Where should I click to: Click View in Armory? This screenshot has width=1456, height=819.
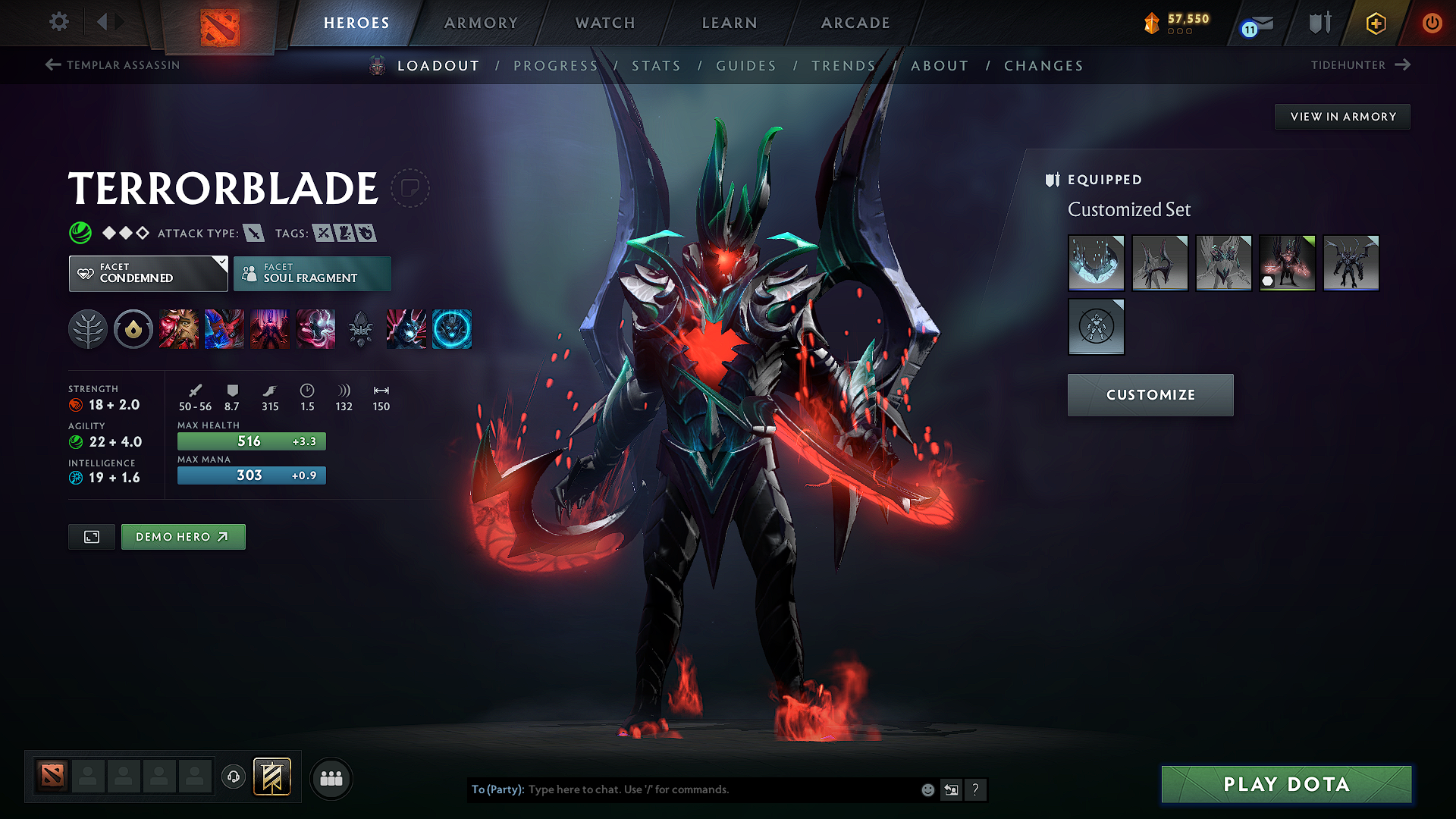(1342, 116)
